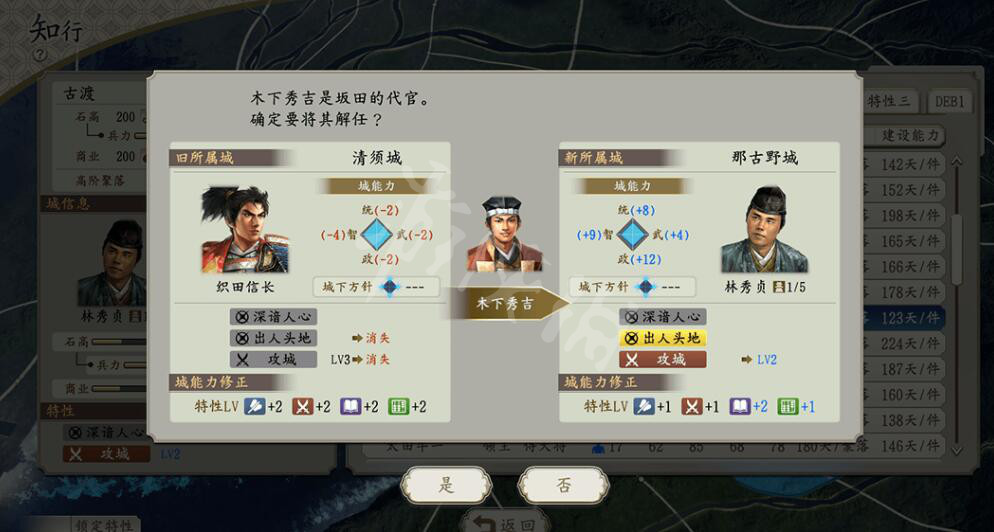
Task: Open the help question mark under 知行
Action: pyautogui.click(x=40, y=55)
